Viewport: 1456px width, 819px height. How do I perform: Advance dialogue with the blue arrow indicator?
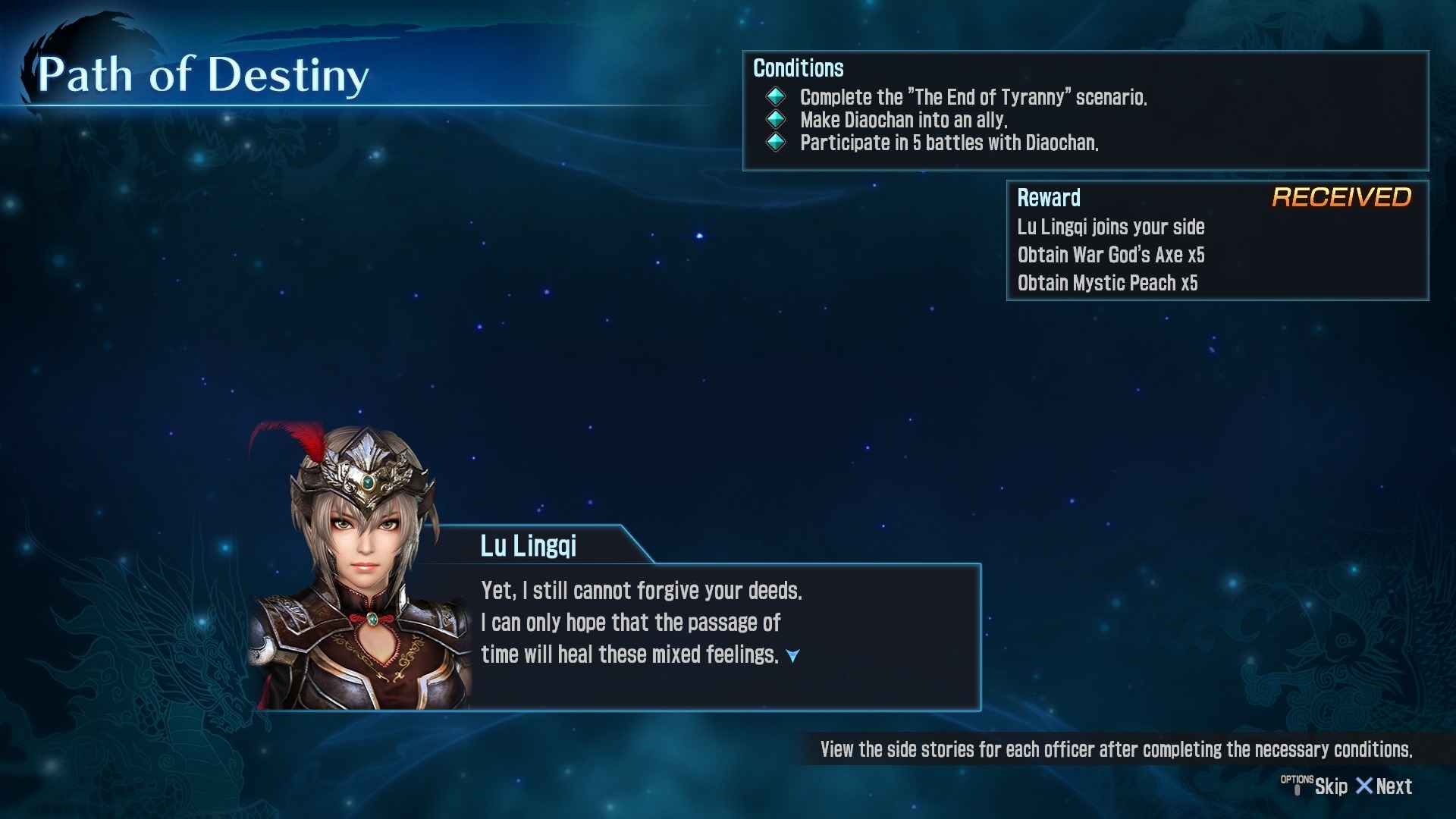(792, 656)
